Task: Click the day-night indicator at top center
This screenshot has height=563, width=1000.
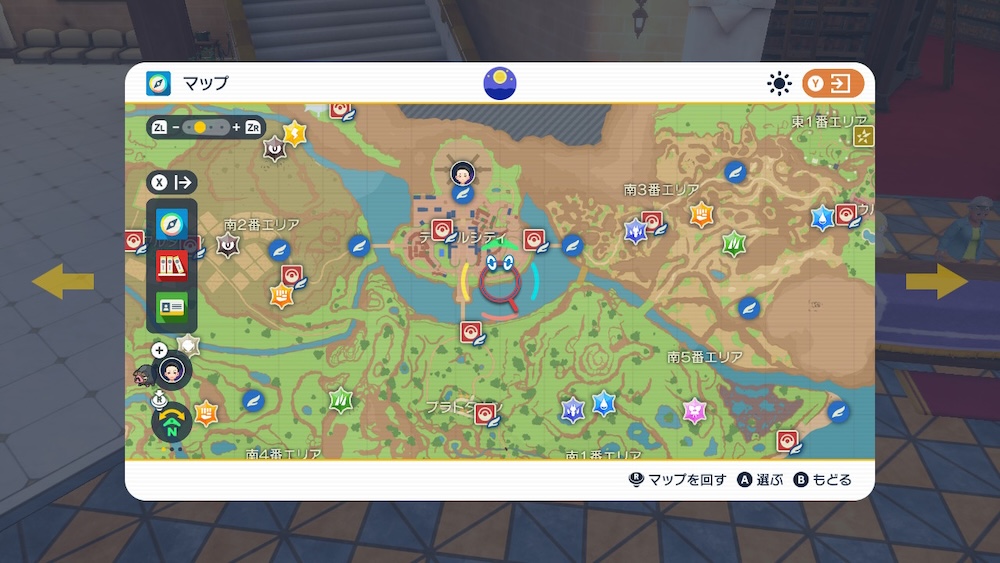Action: pyautogui.click(x=500, y=84)
